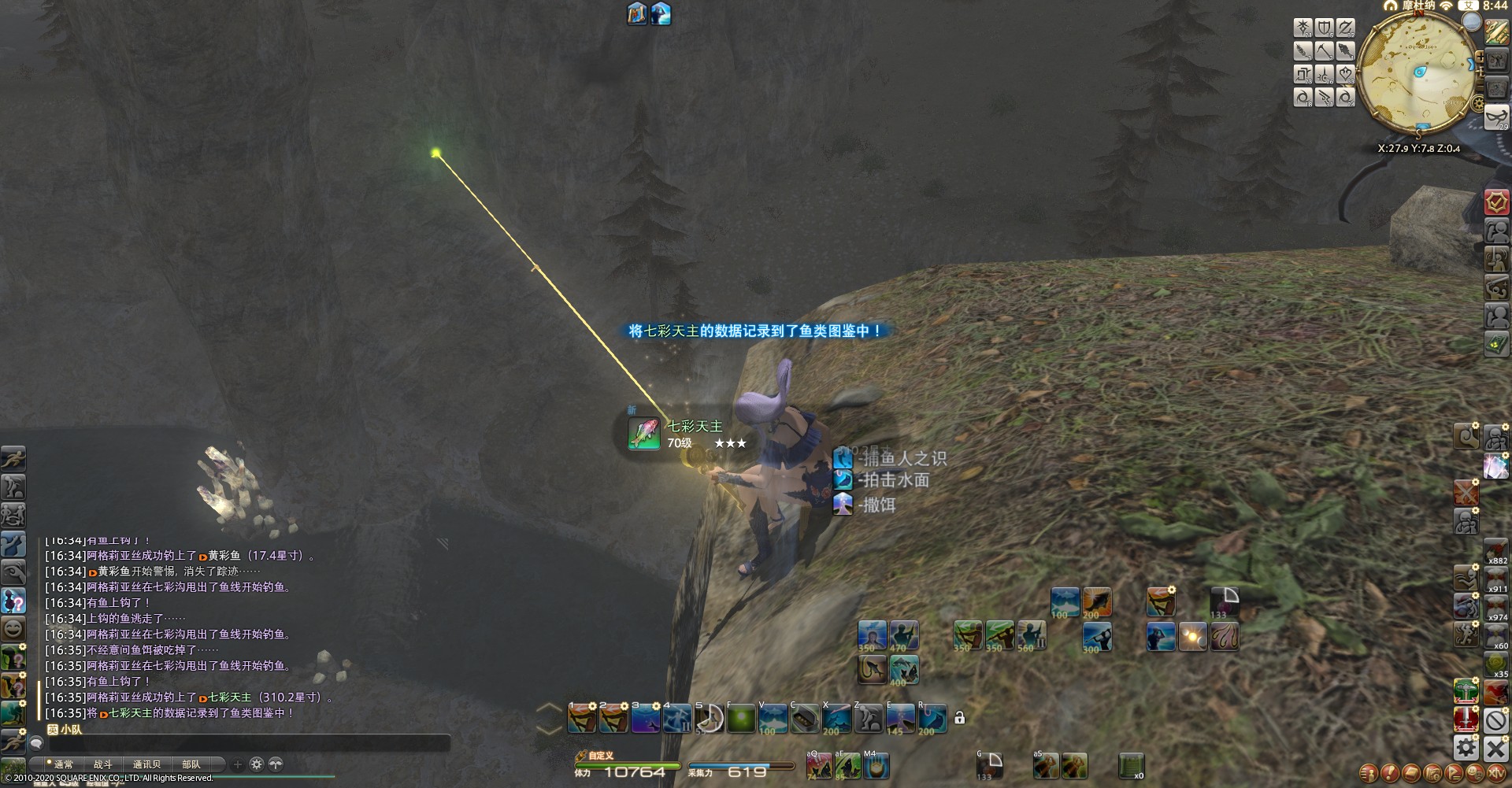Open the minimap
Screen dimensions: 1512x788
coord(1416,72)
